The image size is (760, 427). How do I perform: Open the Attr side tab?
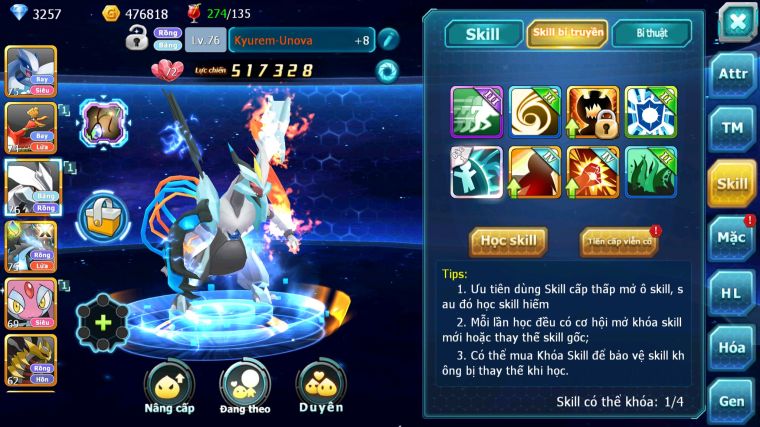pyautogui.click(x=732, y=74)
